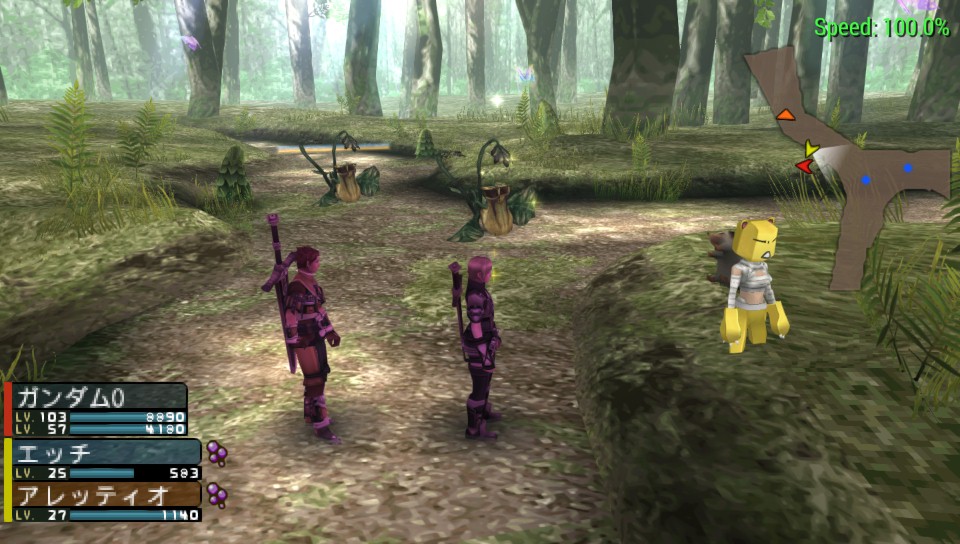Screen dimensions: 960x544
Task: Select the ガンダム0 party member panel
Action: click(x=97, y=408)
